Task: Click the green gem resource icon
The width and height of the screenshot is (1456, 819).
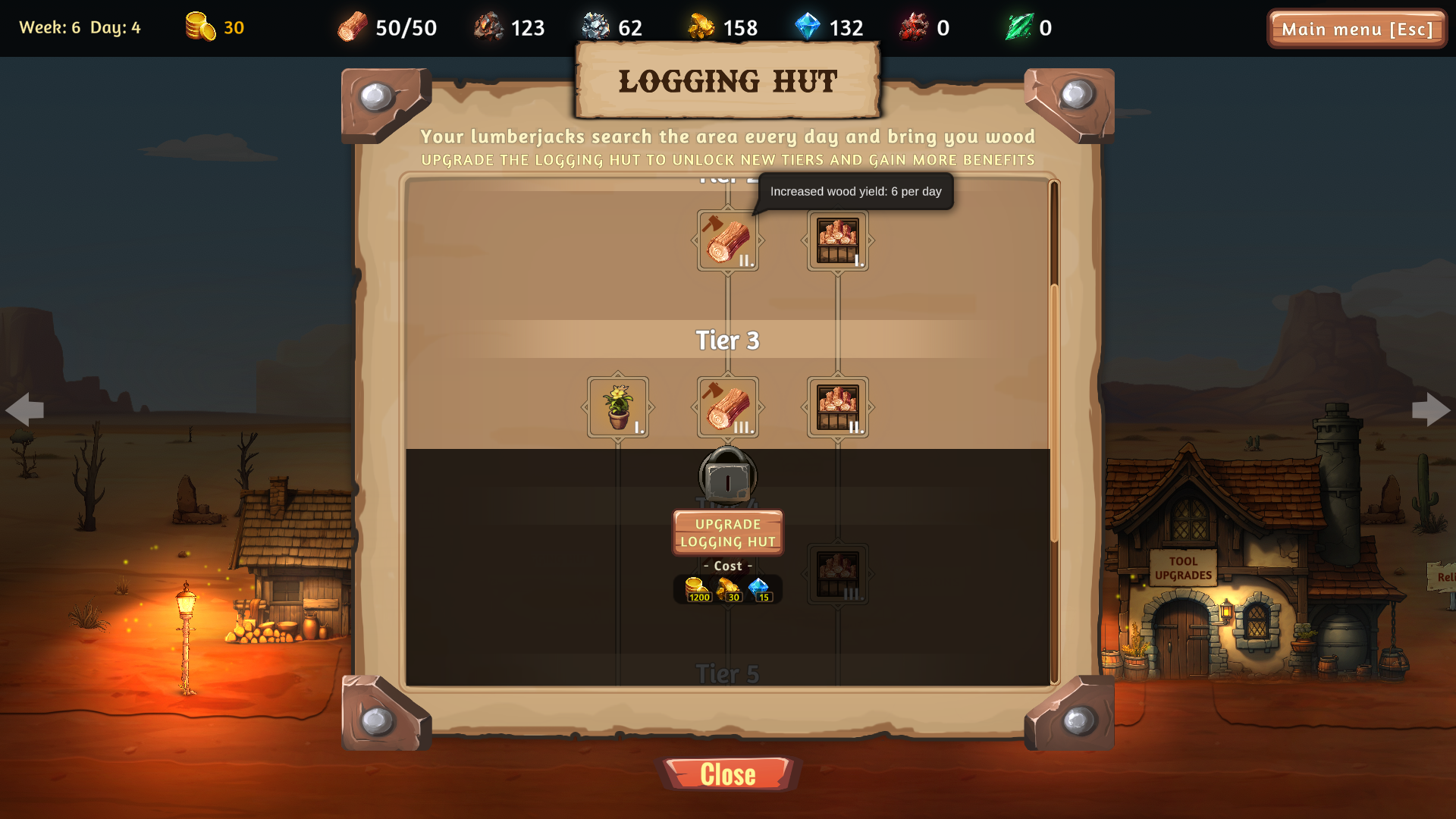Action: tap(1020, 27)
